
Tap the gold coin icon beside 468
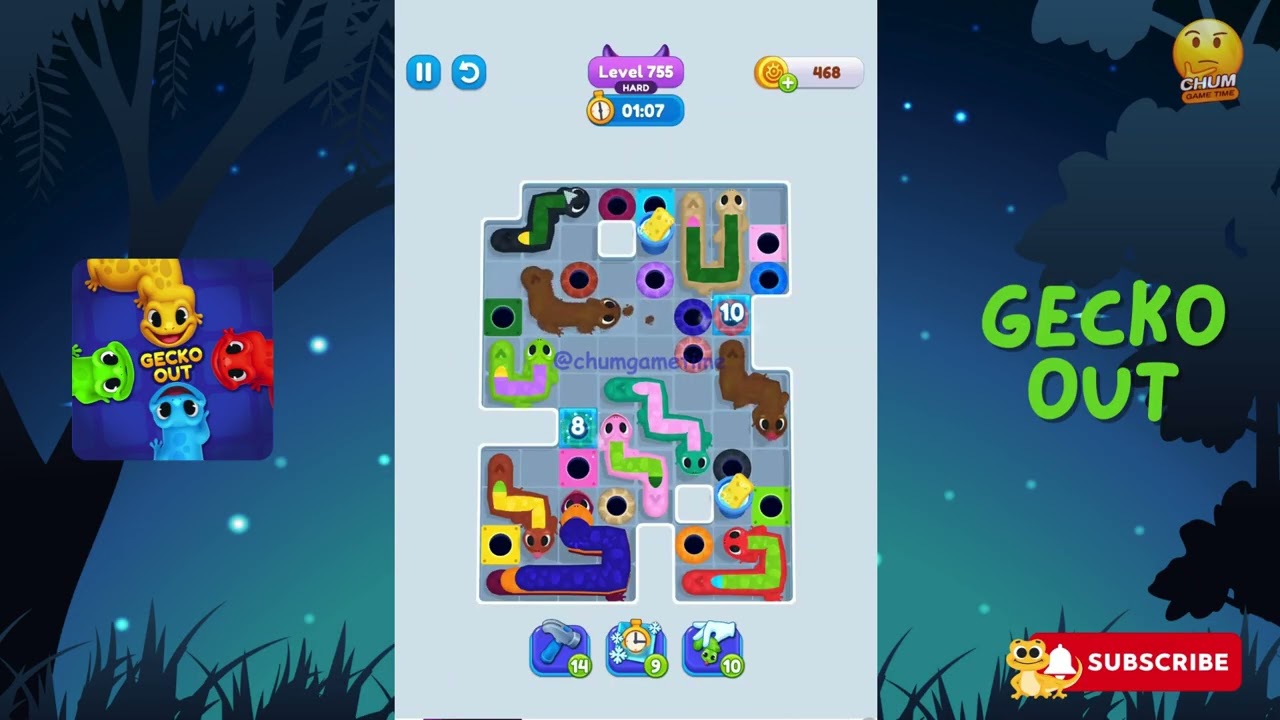(x=769, y=71)
